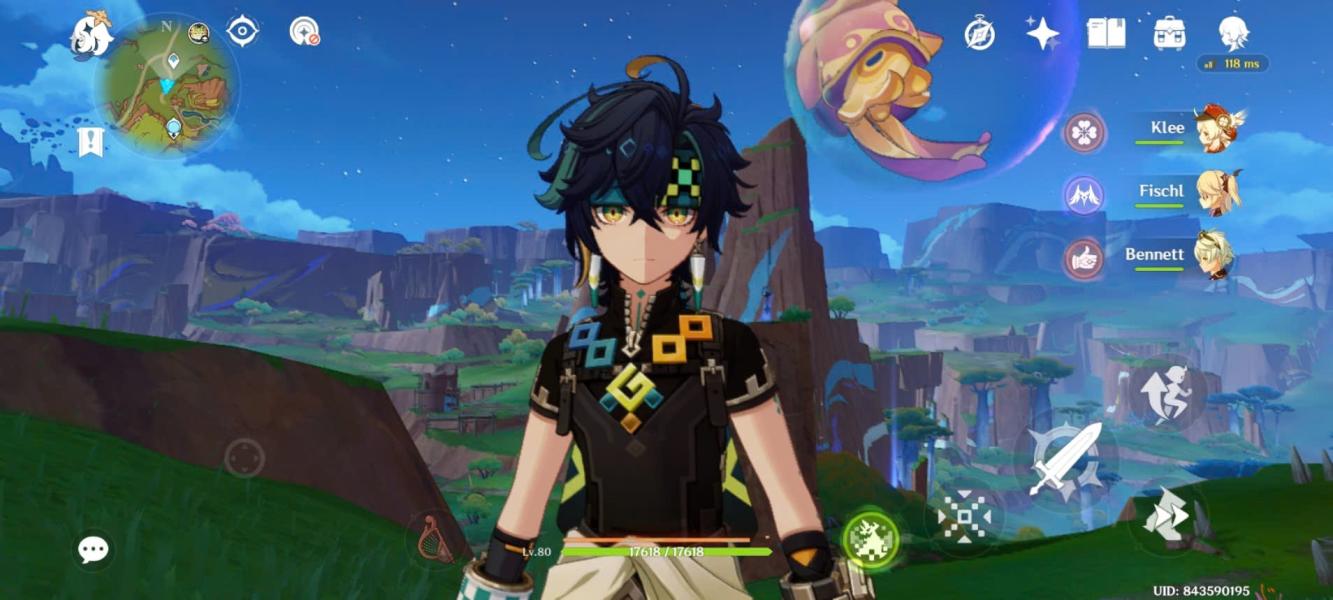Open the backpack inventory
The image size is (1333, 600).
coord(1169,33)
